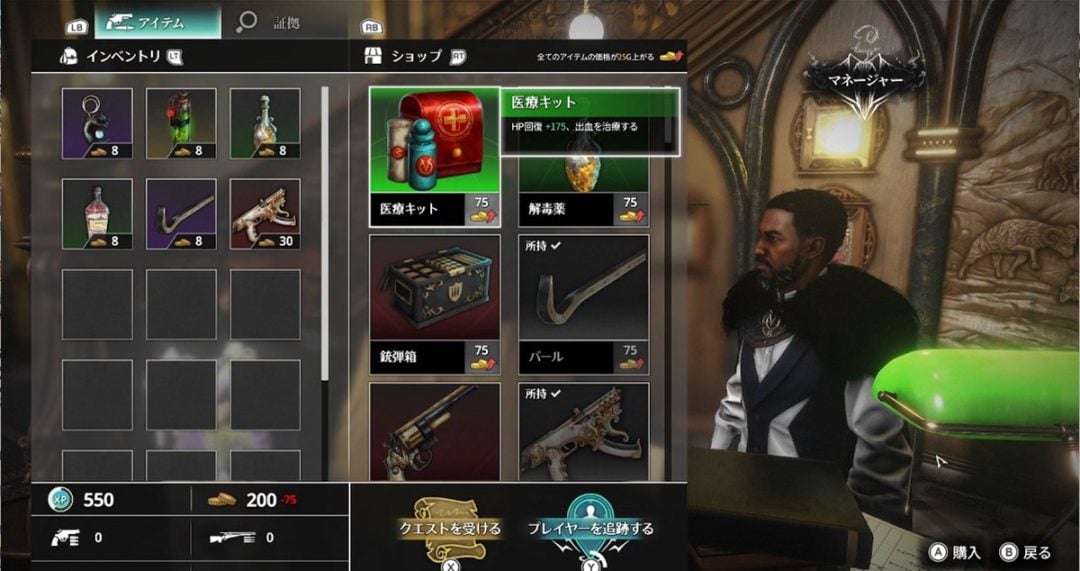This screenshot has width=1080, height=571.
Task: Select the snake amulet inventory slot
Action: click(x=97, y=123)
